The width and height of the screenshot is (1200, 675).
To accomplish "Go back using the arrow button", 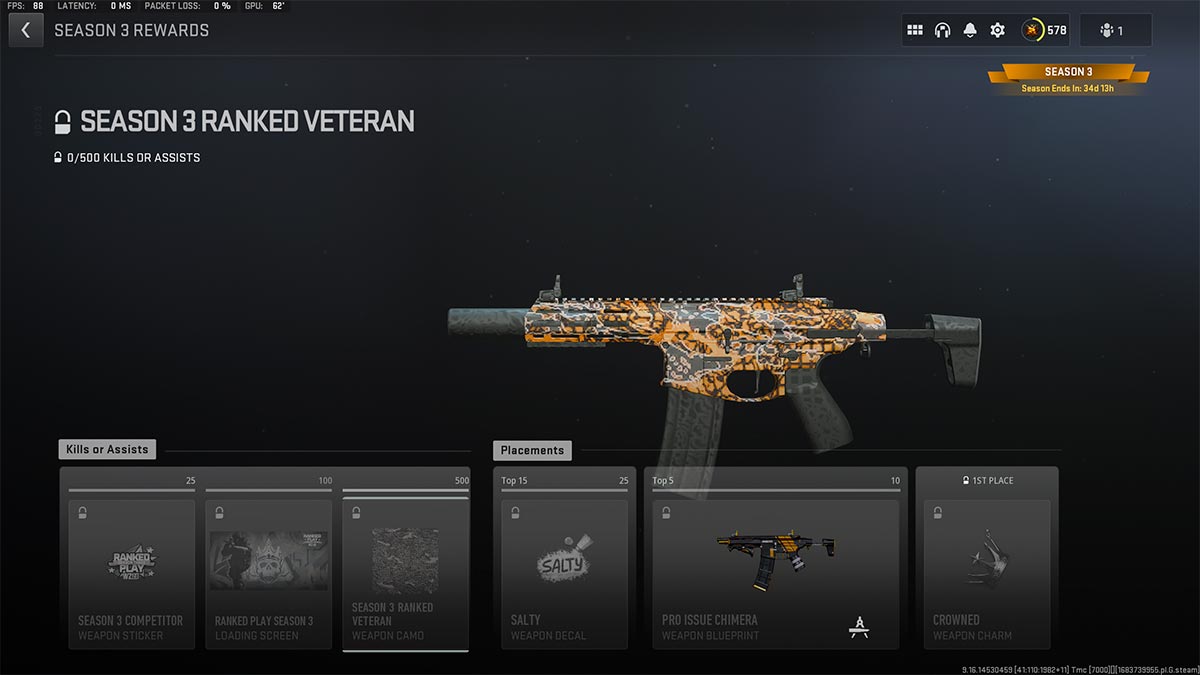I will tap(25, 30).
